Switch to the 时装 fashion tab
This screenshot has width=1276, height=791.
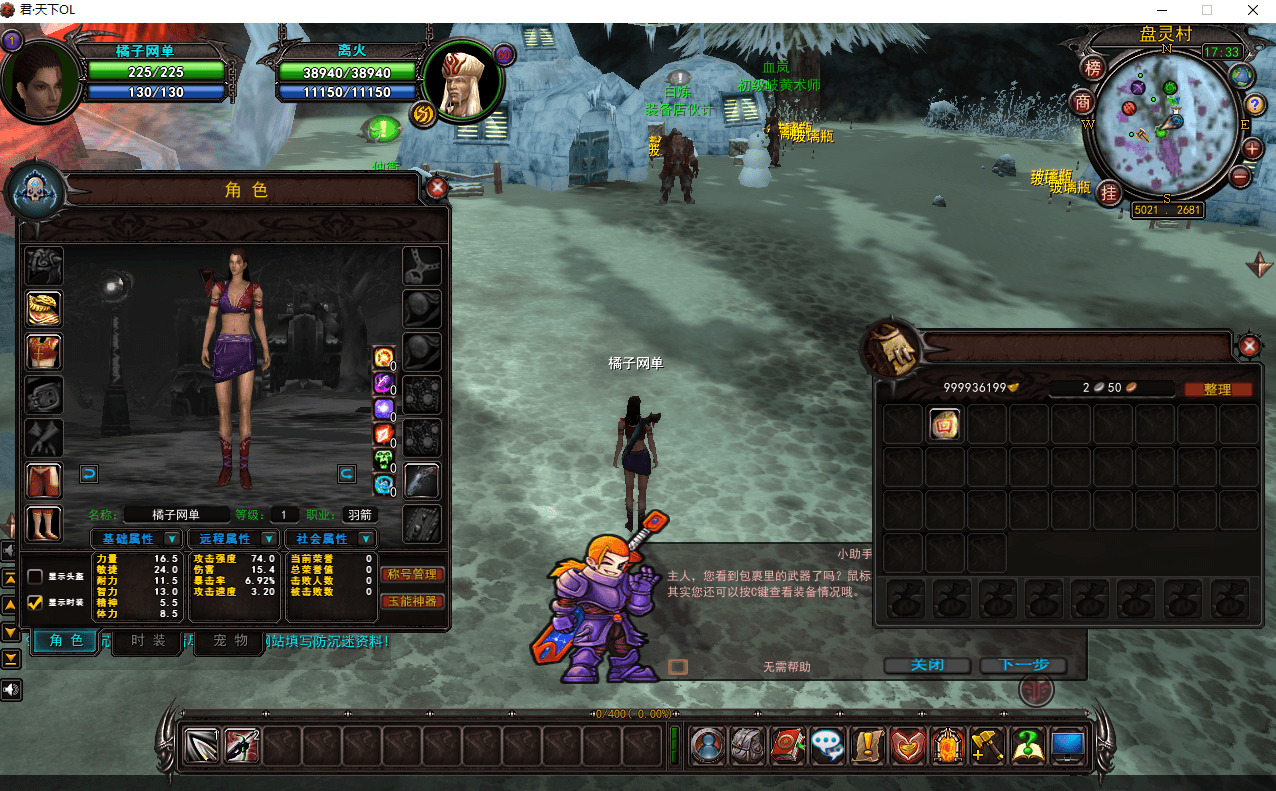click(149, 642)
